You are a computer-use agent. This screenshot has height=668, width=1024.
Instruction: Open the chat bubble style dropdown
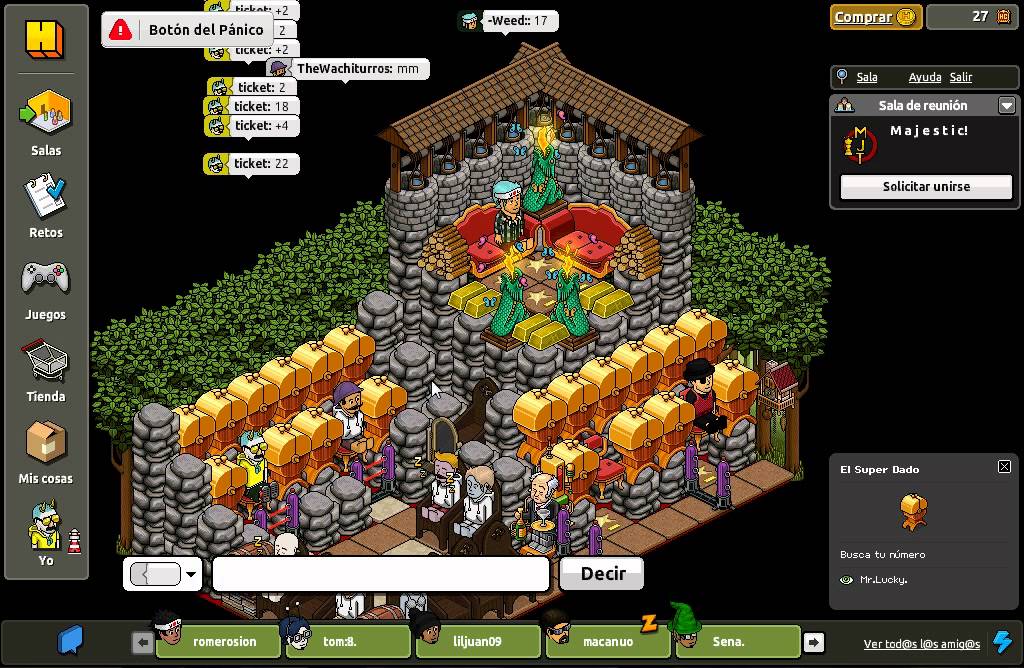pyautogui.click(x=190, y=574)
